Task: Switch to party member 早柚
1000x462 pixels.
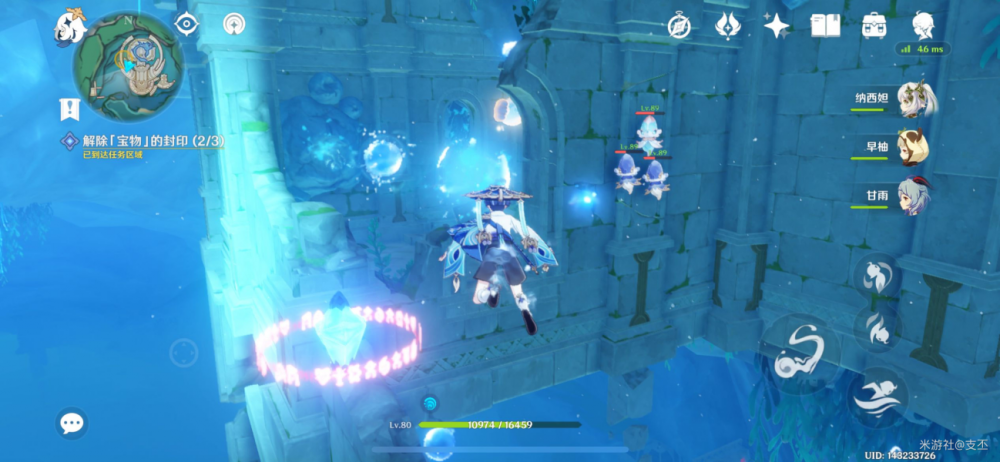Action: pyautogui.click(x=913, y=147)
